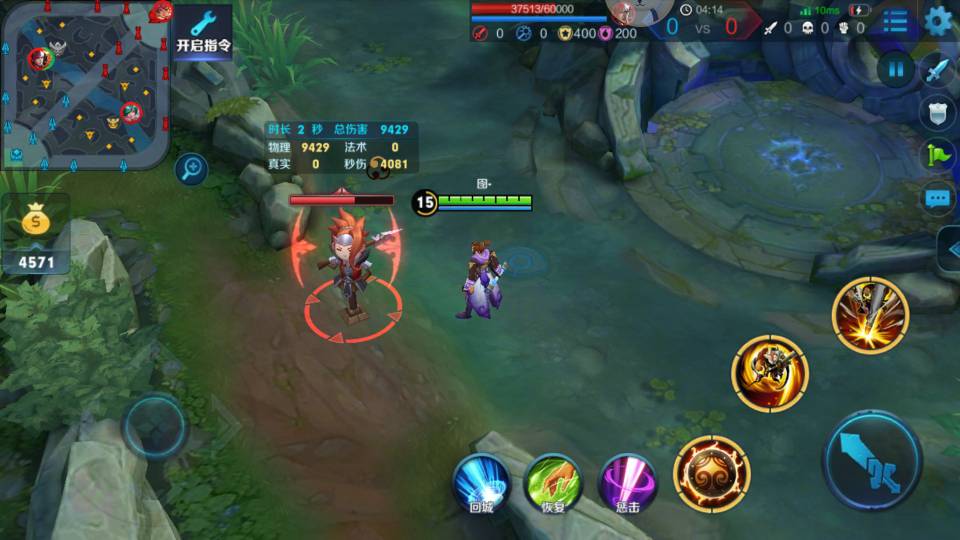The image size is (960, 540).
Task: Touch the virtual movement joystick
Action: 154,427
